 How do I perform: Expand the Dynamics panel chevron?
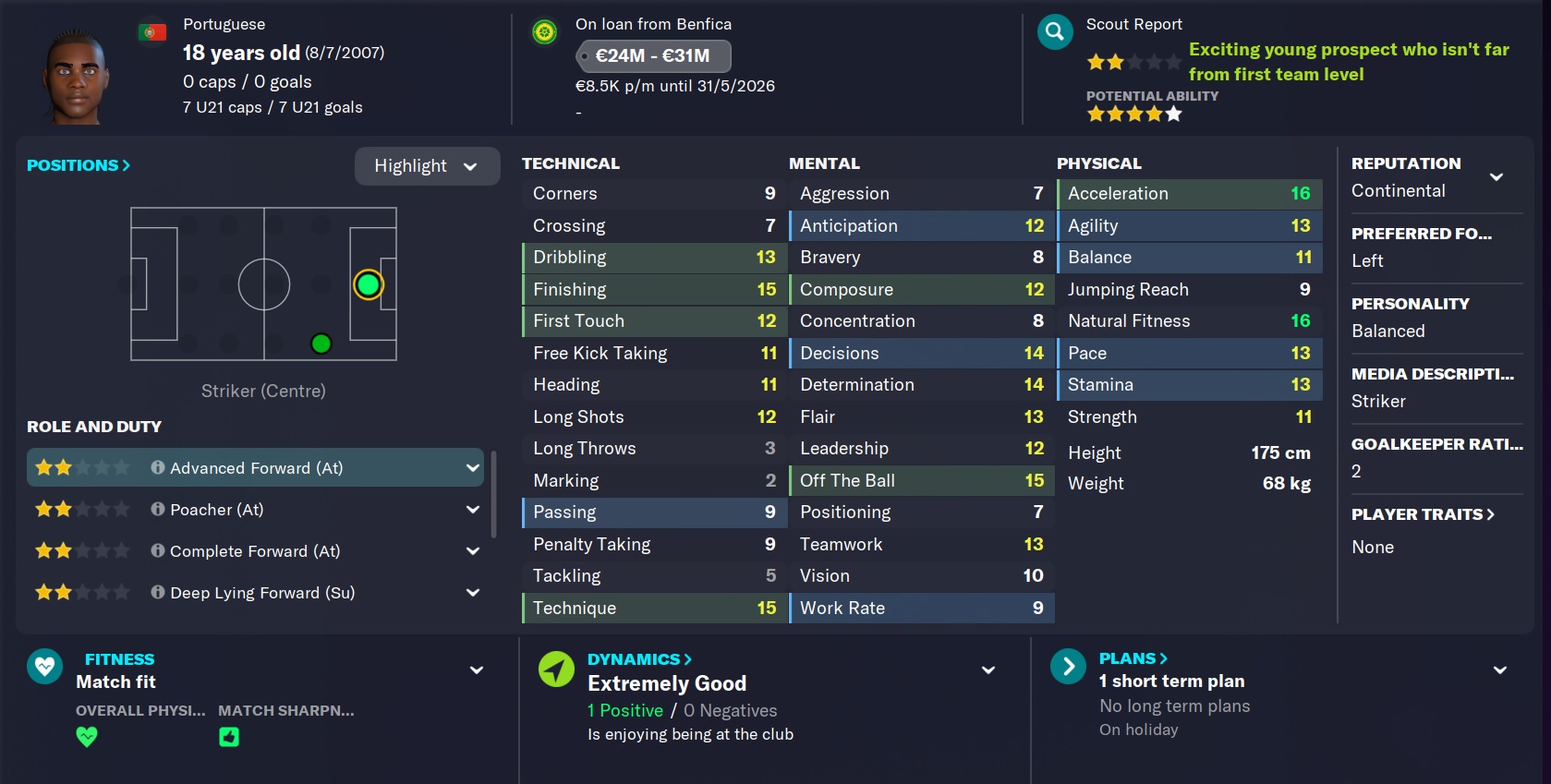pos(988,670)
